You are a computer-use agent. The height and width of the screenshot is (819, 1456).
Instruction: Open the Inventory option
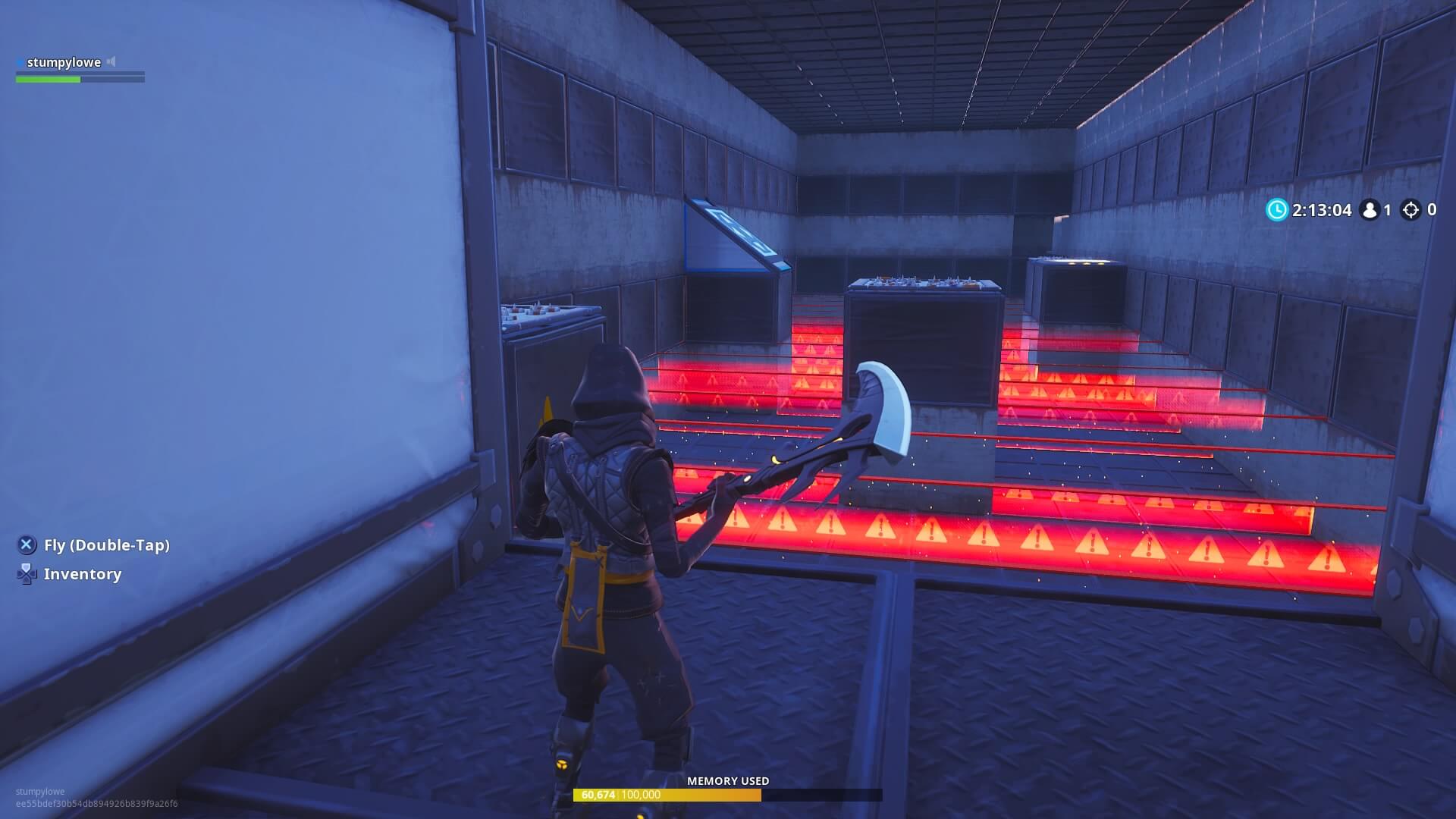81,574
